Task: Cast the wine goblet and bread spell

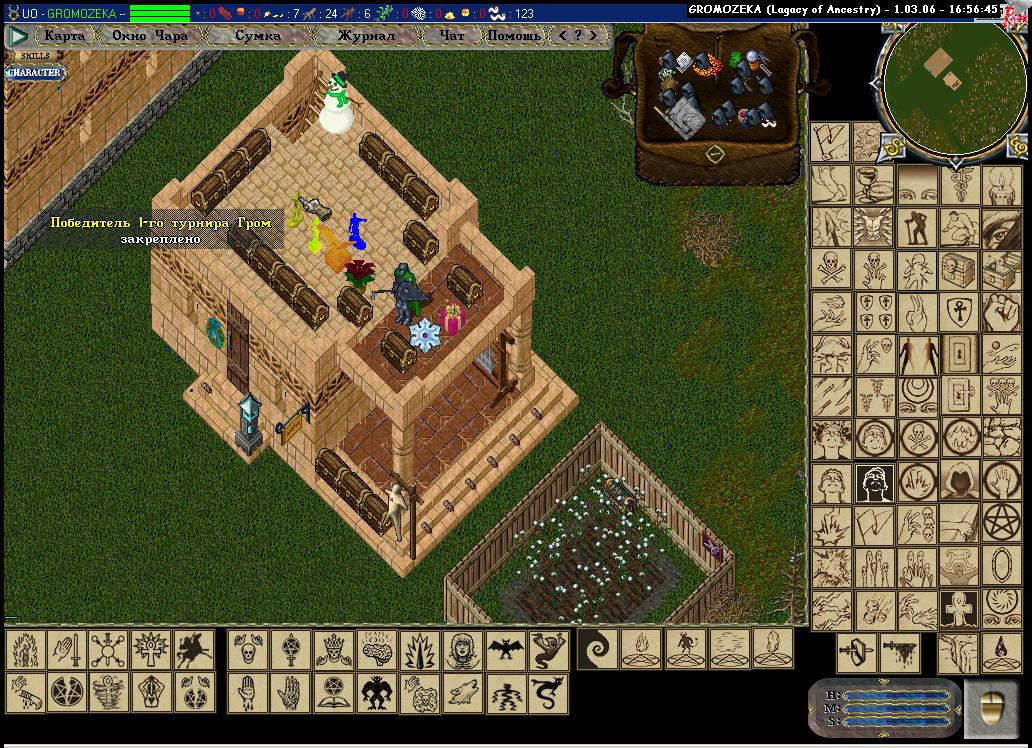Action: tap(873, 184)
